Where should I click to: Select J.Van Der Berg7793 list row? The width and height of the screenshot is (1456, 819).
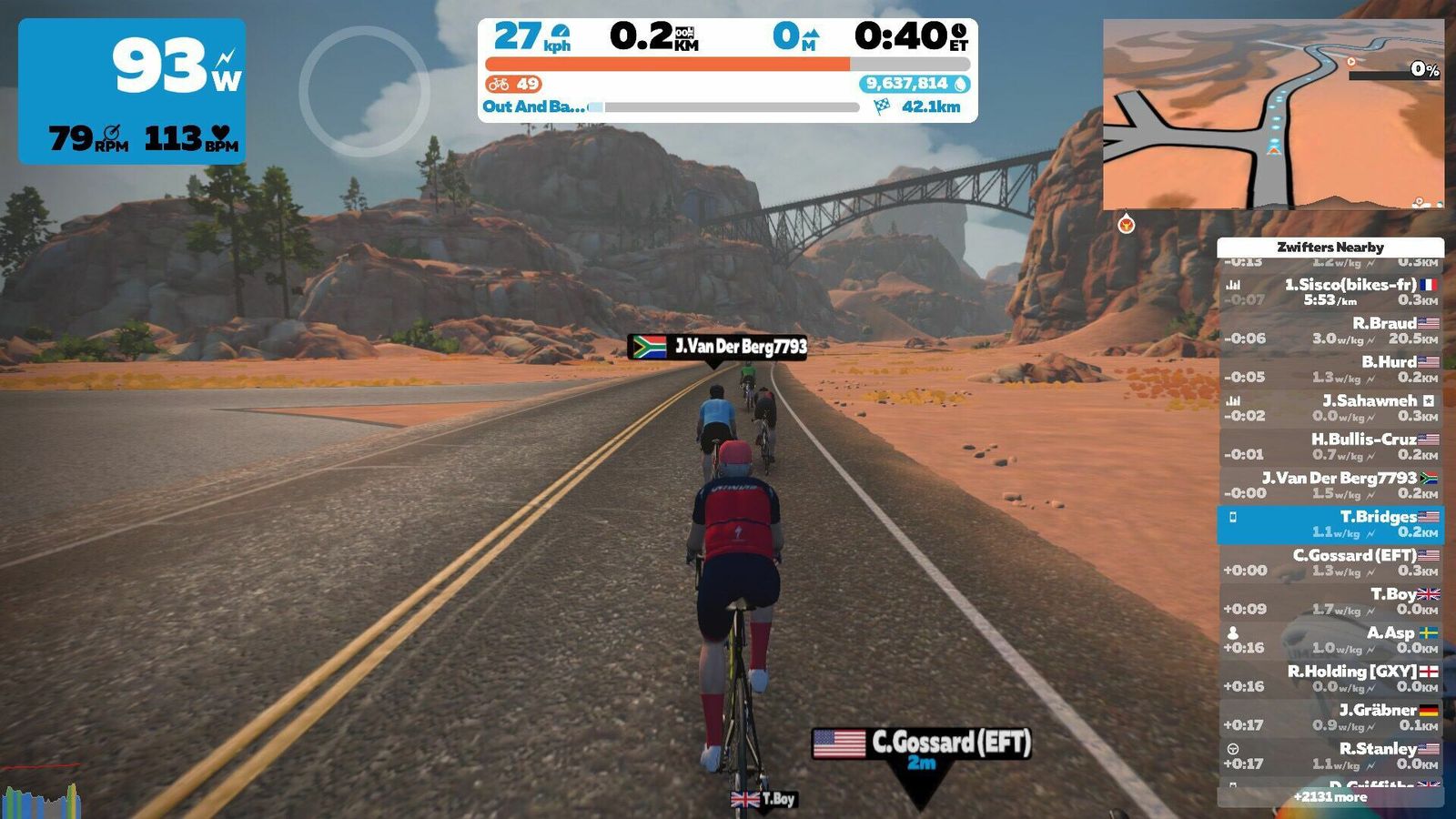tap(1330, 485)
